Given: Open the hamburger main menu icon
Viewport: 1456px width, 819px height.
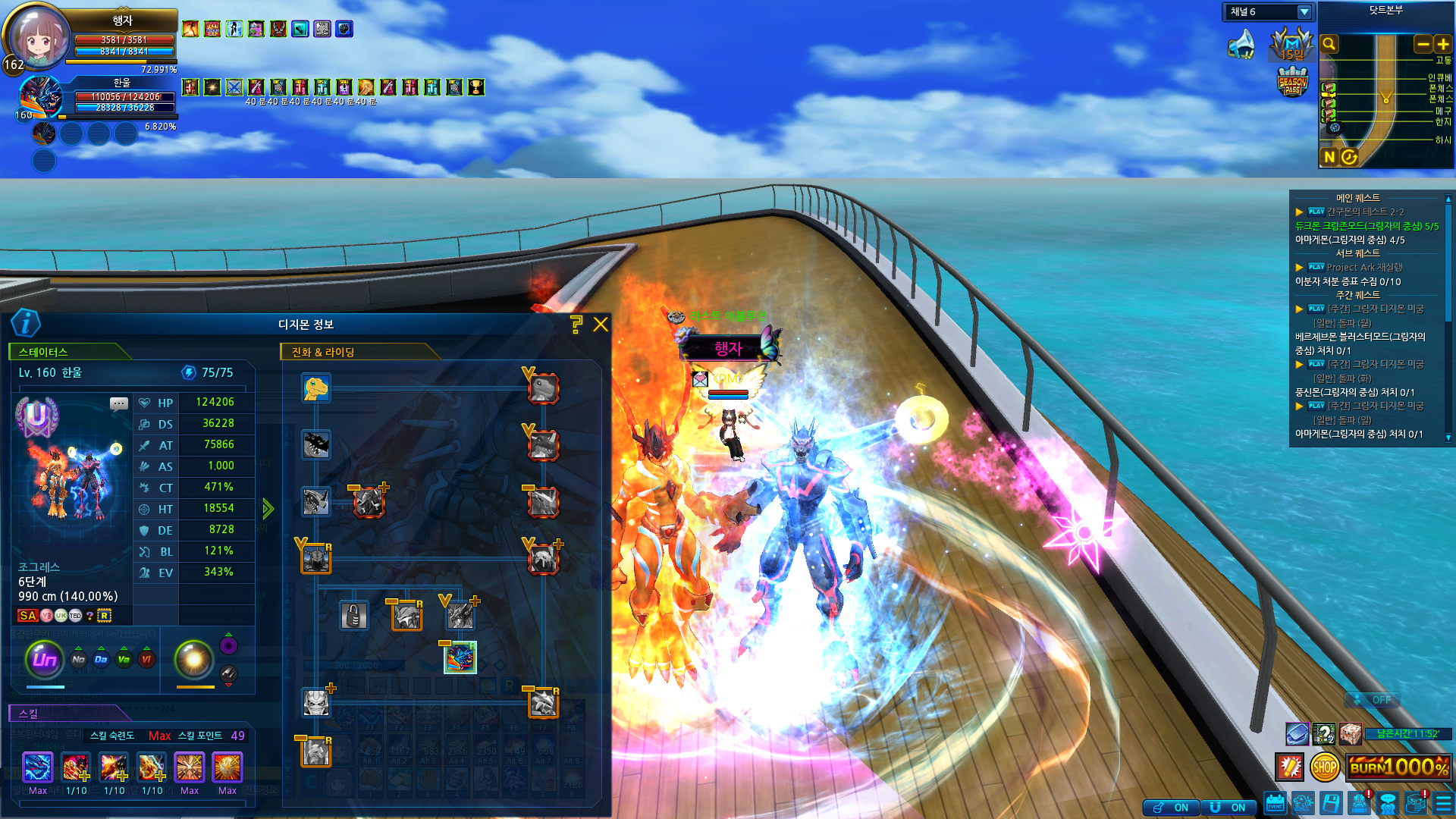Looking at the screenshot, I should pyautogui.click(x=1443, y=804).
